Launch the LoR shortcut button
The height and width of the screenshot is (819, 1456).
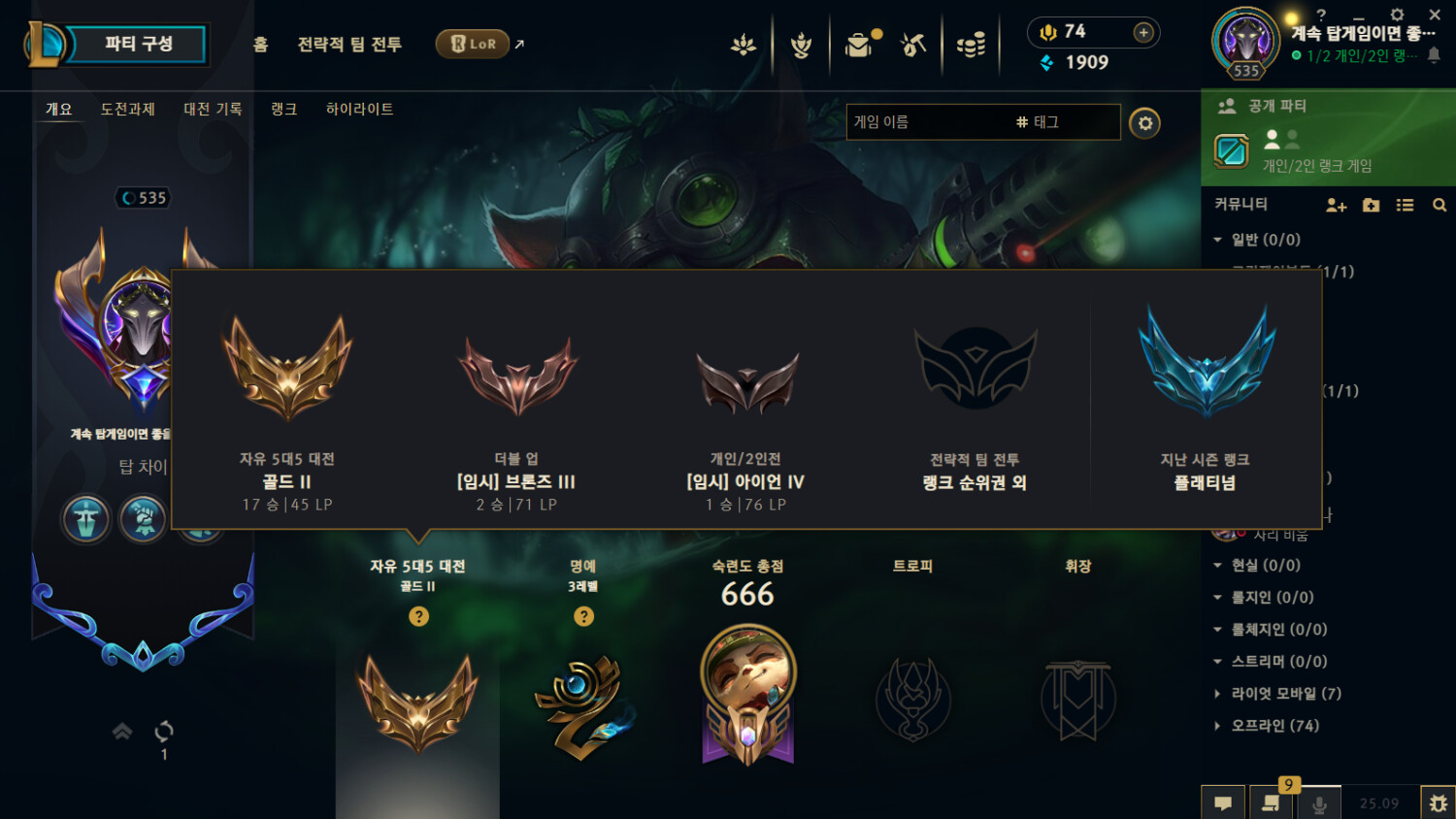pyautogui.click(x=473, y=44)
